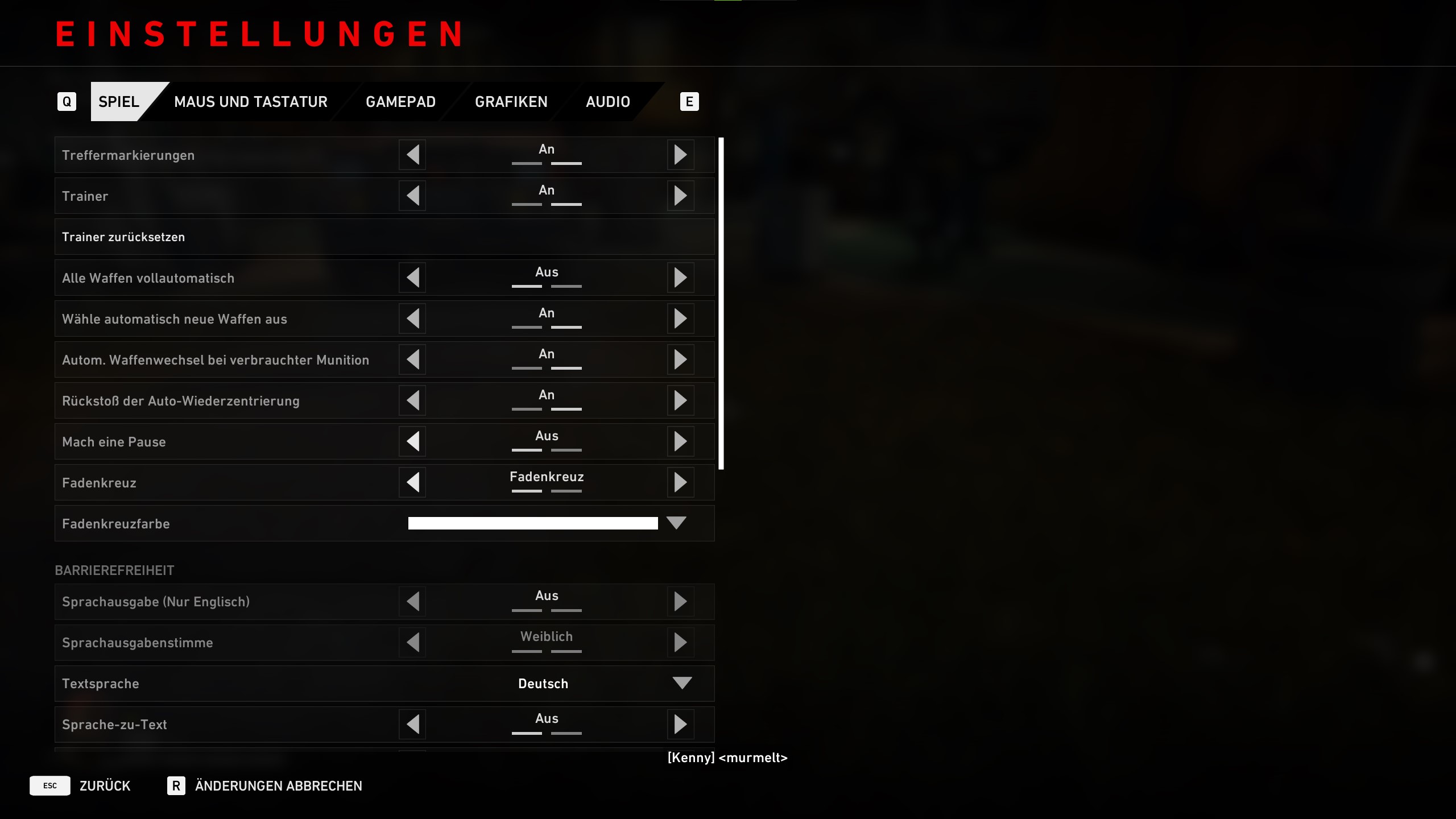Image resolution: width=1456 pixels, height=819 pixels.
Task: Open the Fadenkreuzfarbe color dropdown
Action: (x=676, y=523)
